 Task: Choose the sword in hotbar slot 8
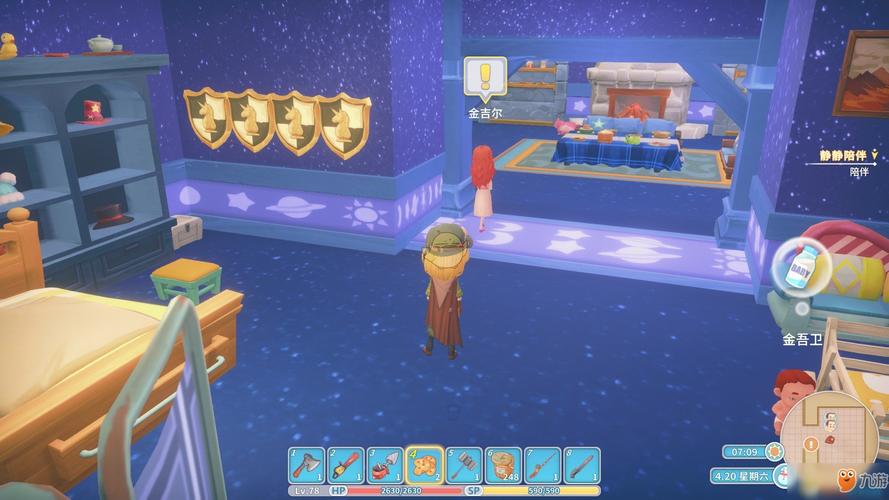pyautogui.click(x=581, y=466)
